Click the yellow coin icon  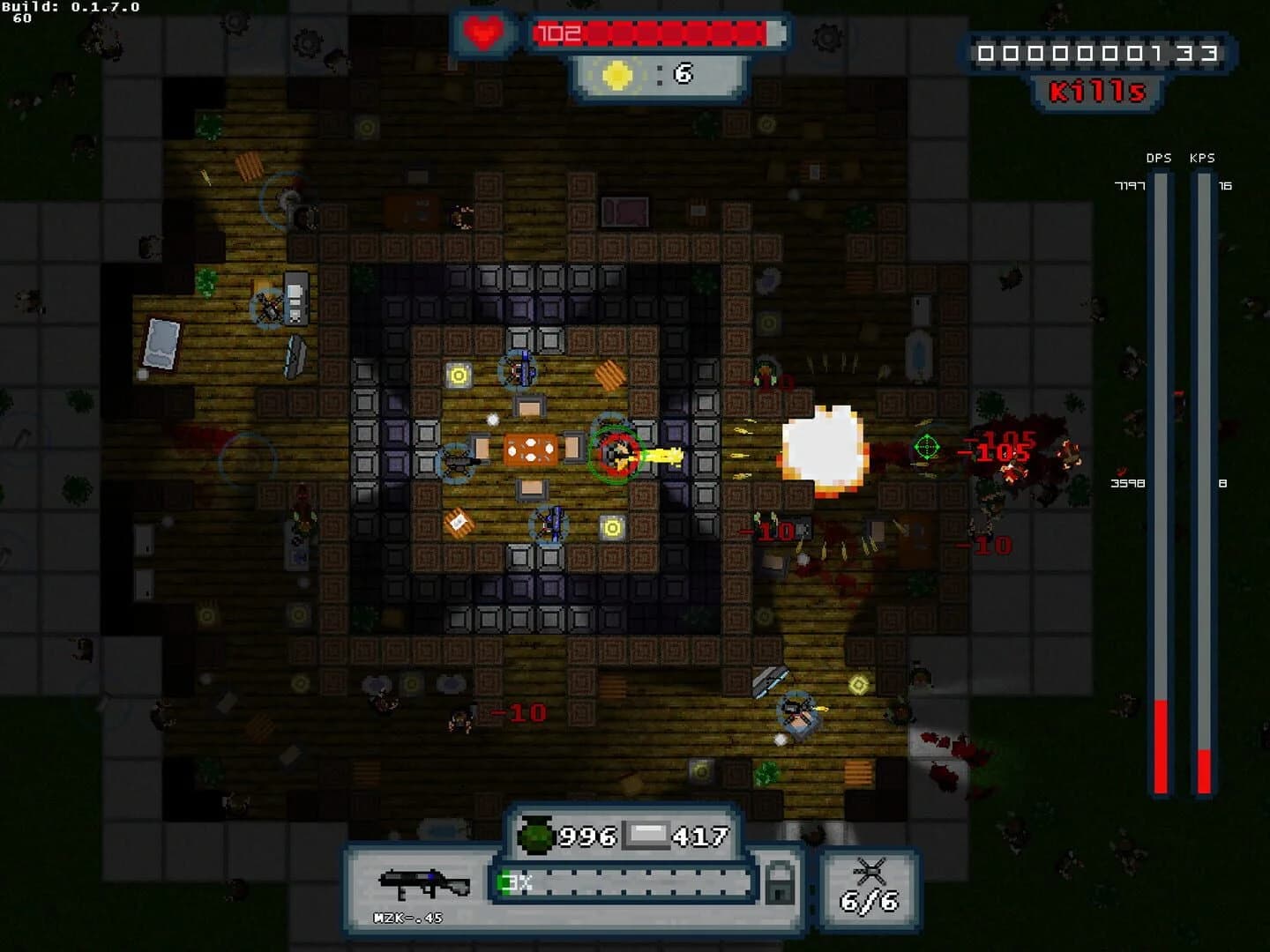point(615,74)
